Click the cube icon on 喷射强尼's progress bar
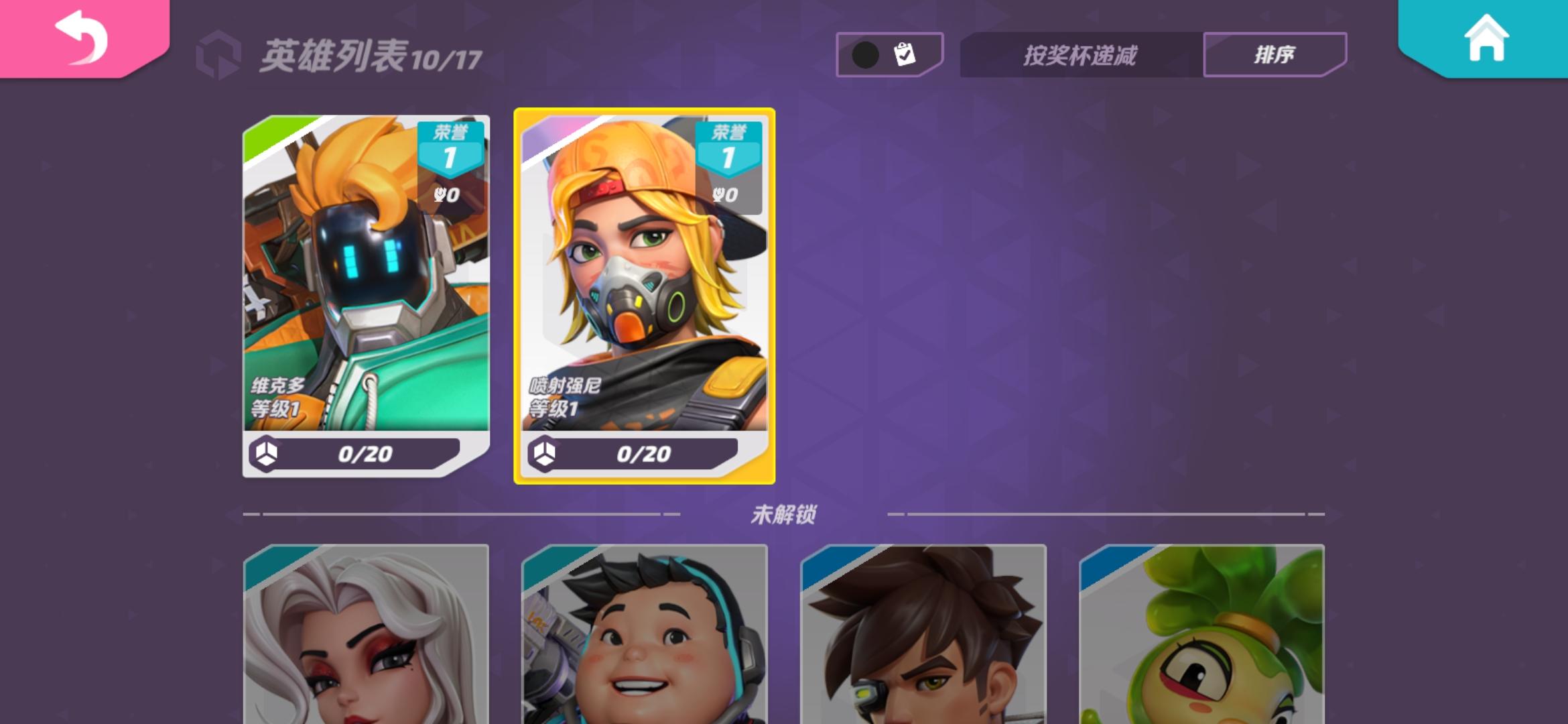 (x=546, y=456)
